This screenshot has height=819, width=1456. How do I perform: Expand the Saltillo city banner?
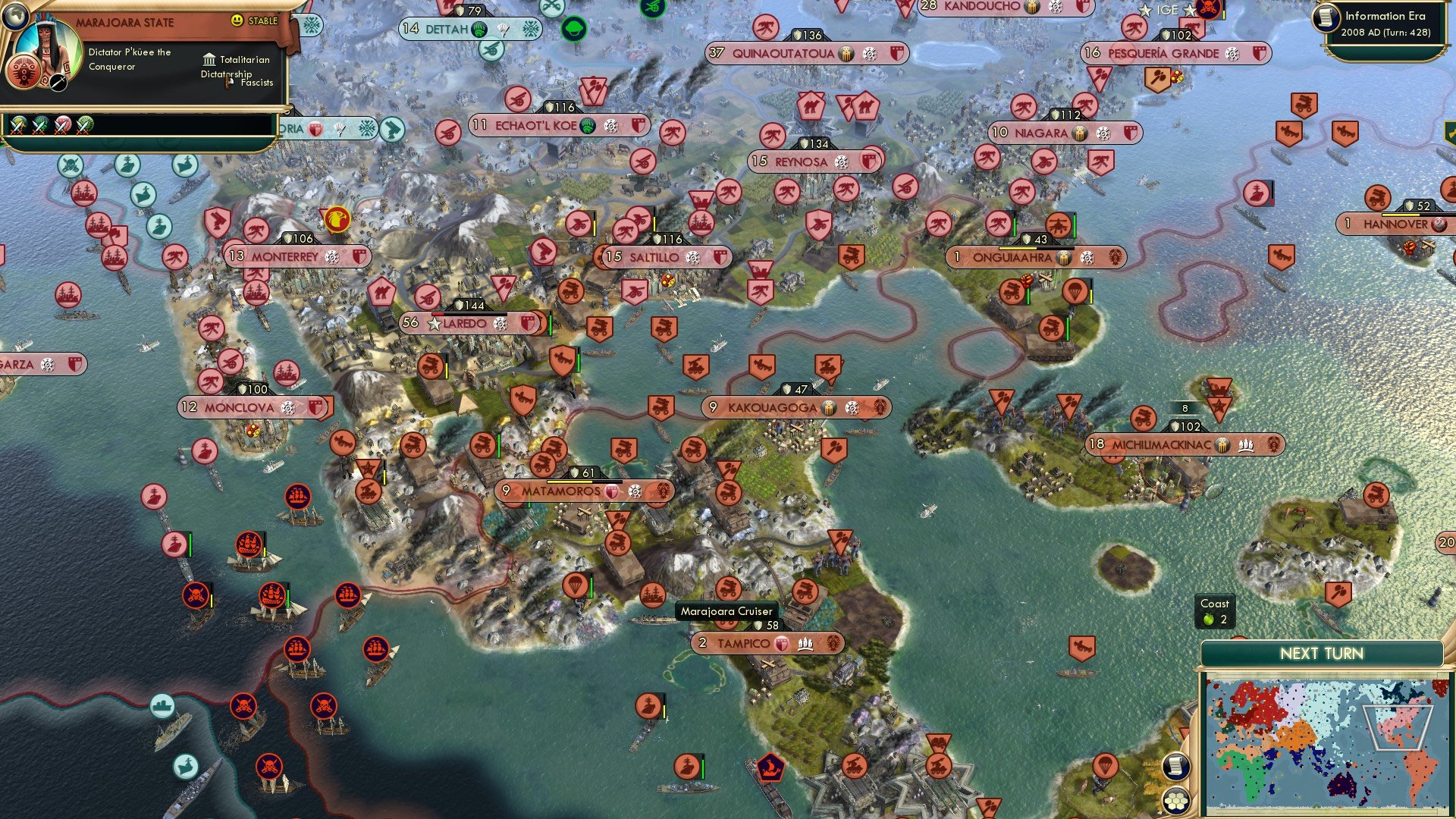click(655, 257)
